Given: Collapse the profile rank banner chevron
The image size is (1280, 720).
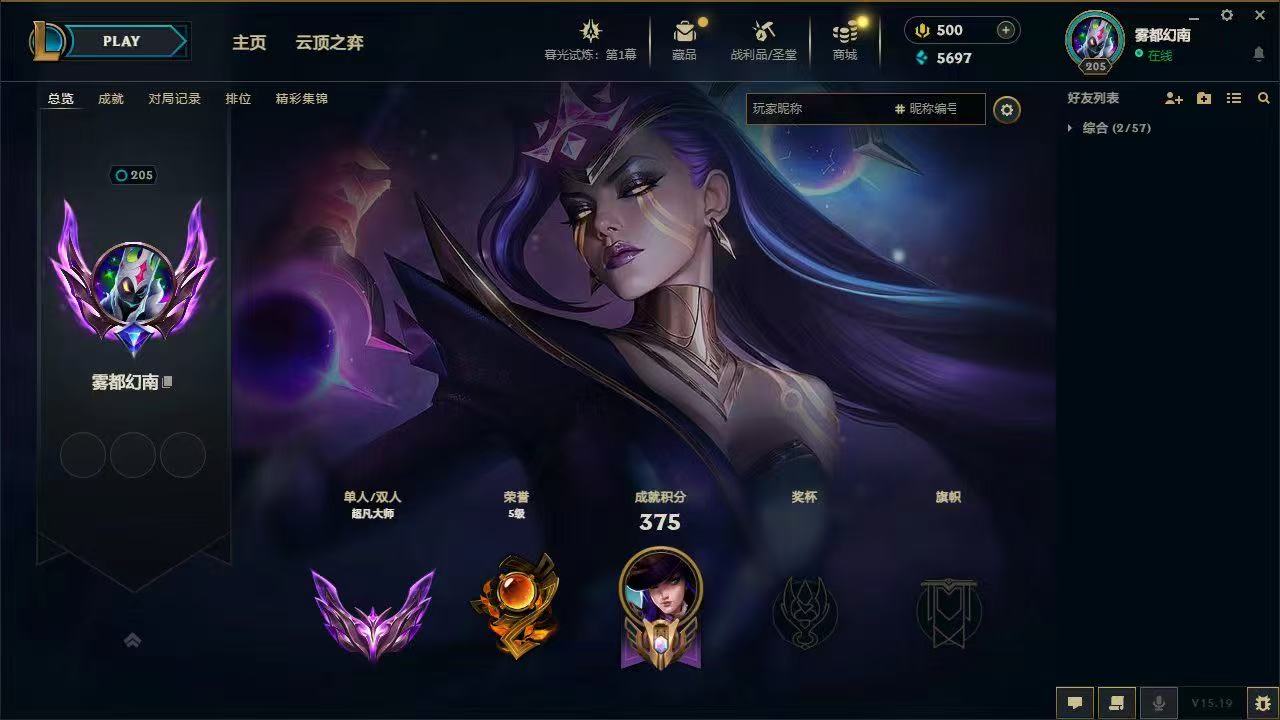Looking at the screenshot, I should [x=133, y=640].
